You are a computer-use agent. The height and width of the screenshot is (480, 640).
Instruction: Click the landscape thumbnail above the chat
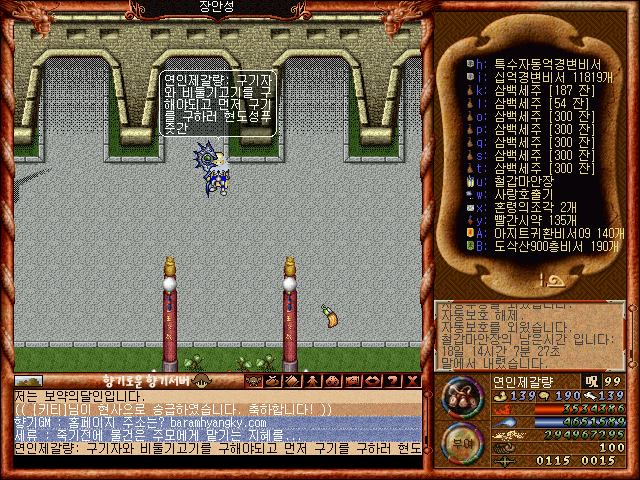pyautogui.click(x=28, y=381)
